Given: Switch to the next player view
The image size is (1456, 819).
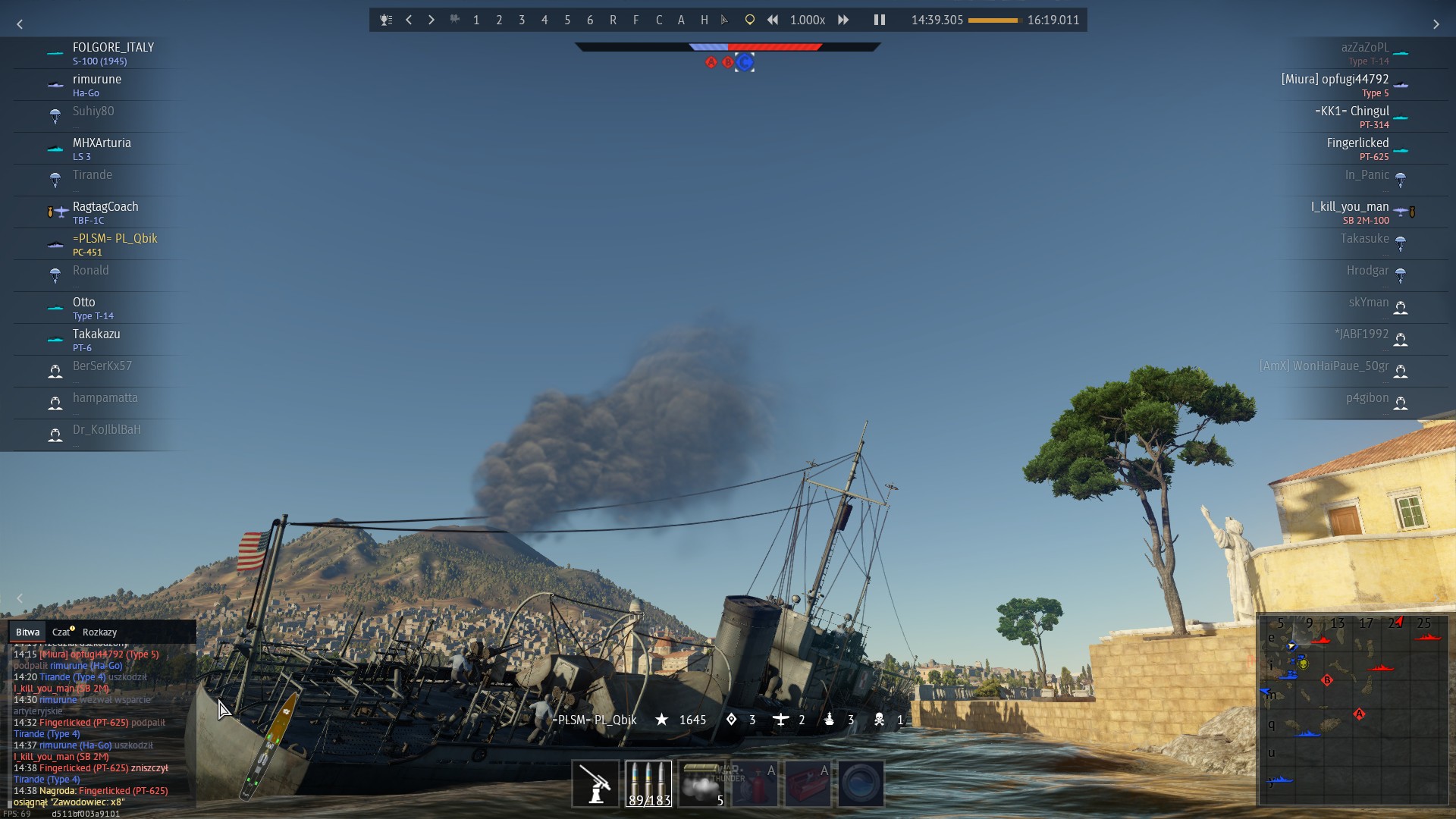Looking at the screenshot, I should click(431, 20).
